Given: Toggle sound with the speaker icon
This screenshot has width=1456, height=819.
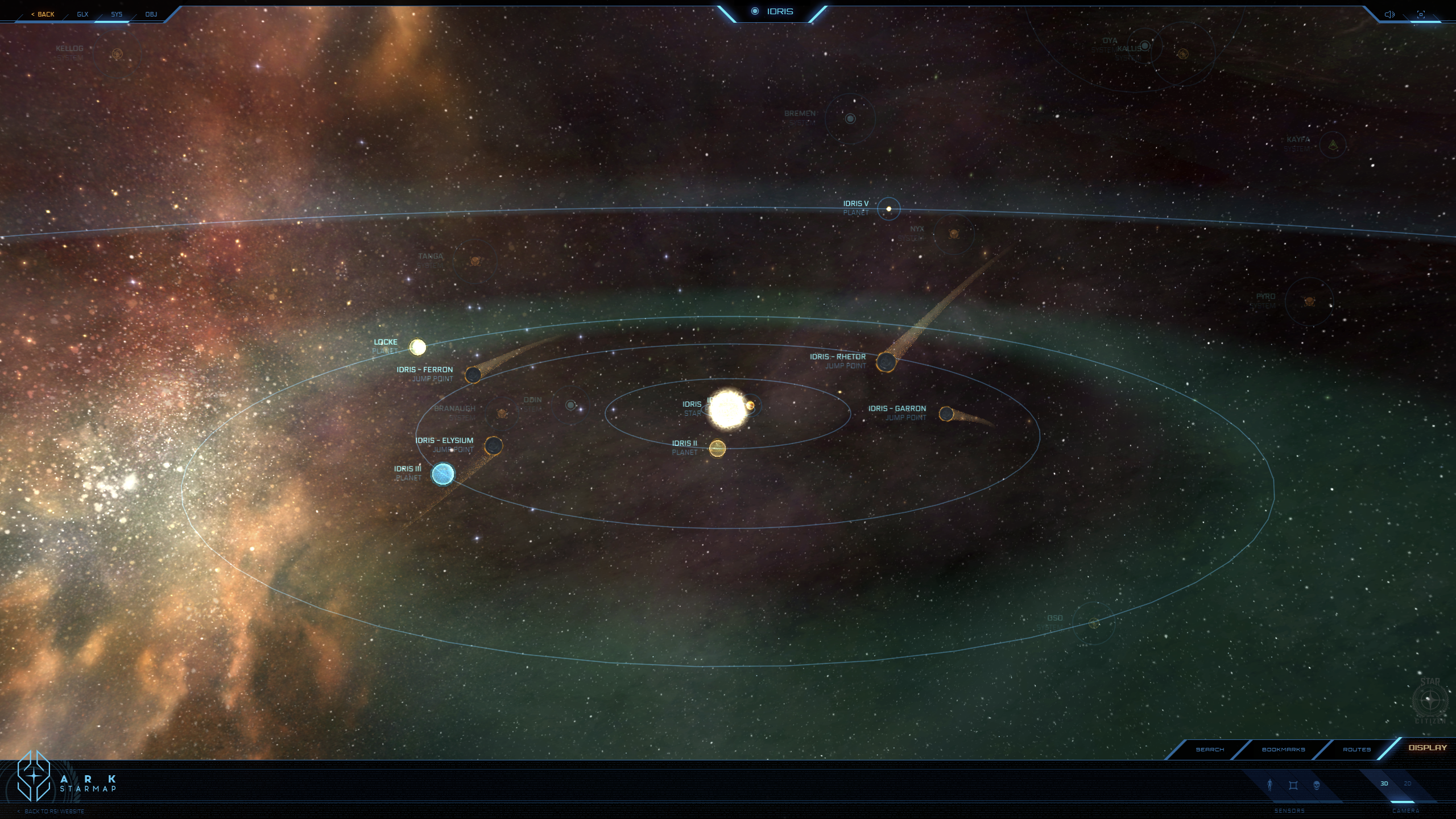Looking at the screenshot, I should pyautogui.click(x=1389, y=14).
